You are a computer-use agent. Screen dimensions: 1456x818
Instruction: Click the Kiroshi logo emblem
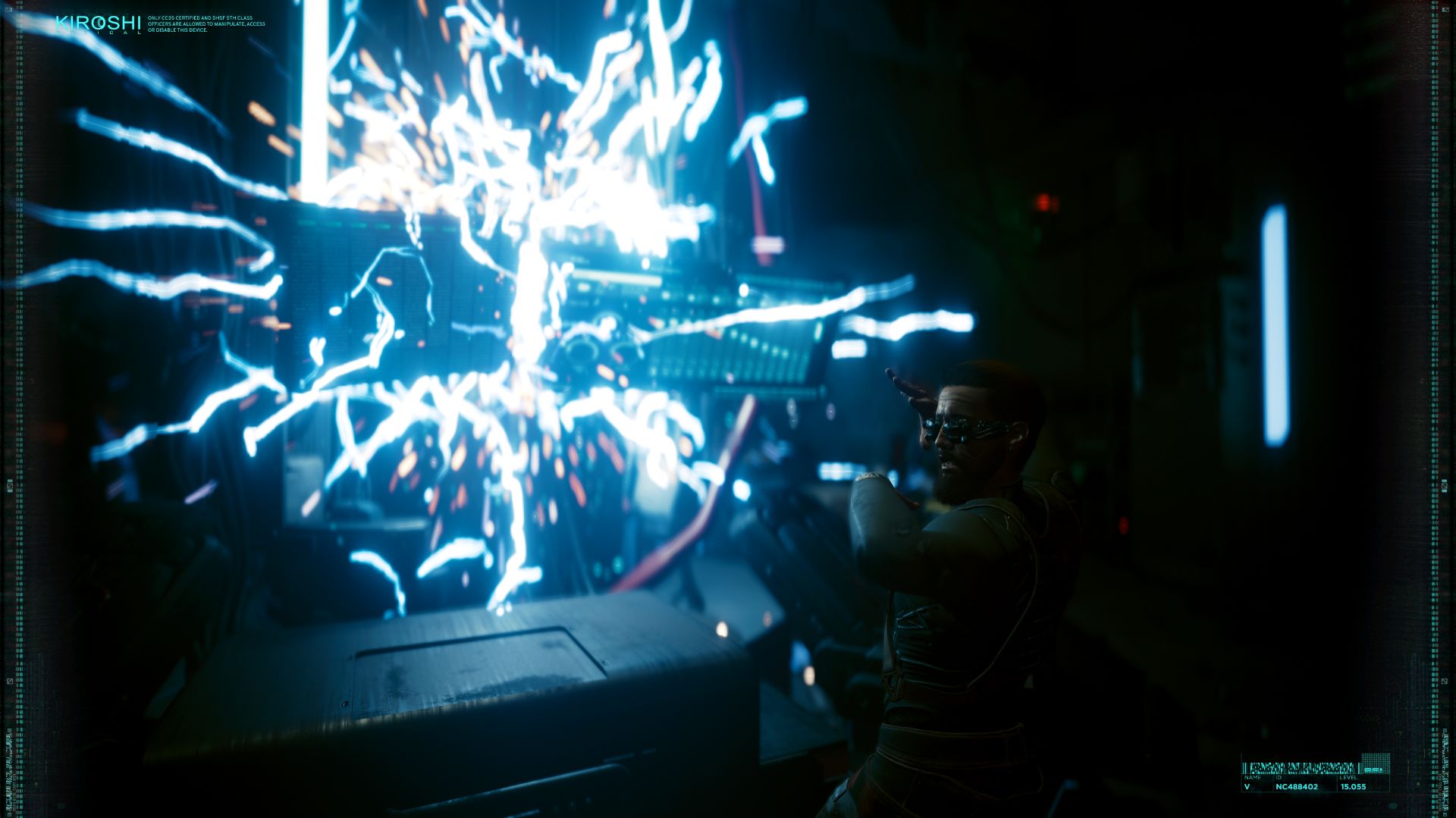tap(99, 22)
